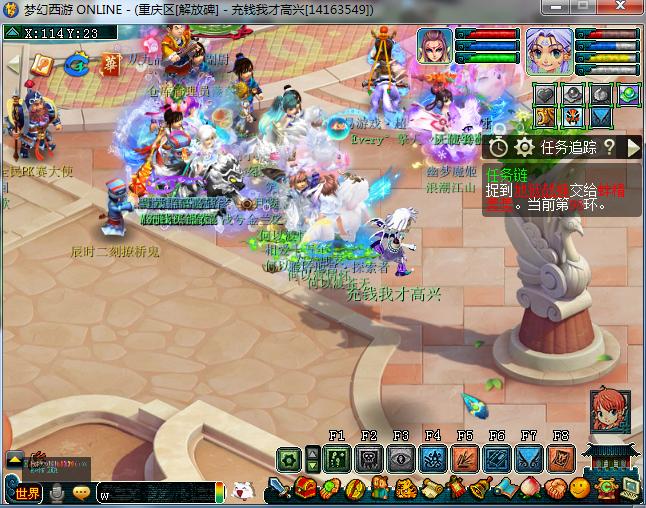
Task: Collapse the quest tracker with the arrow
Action: click(633, 147)
